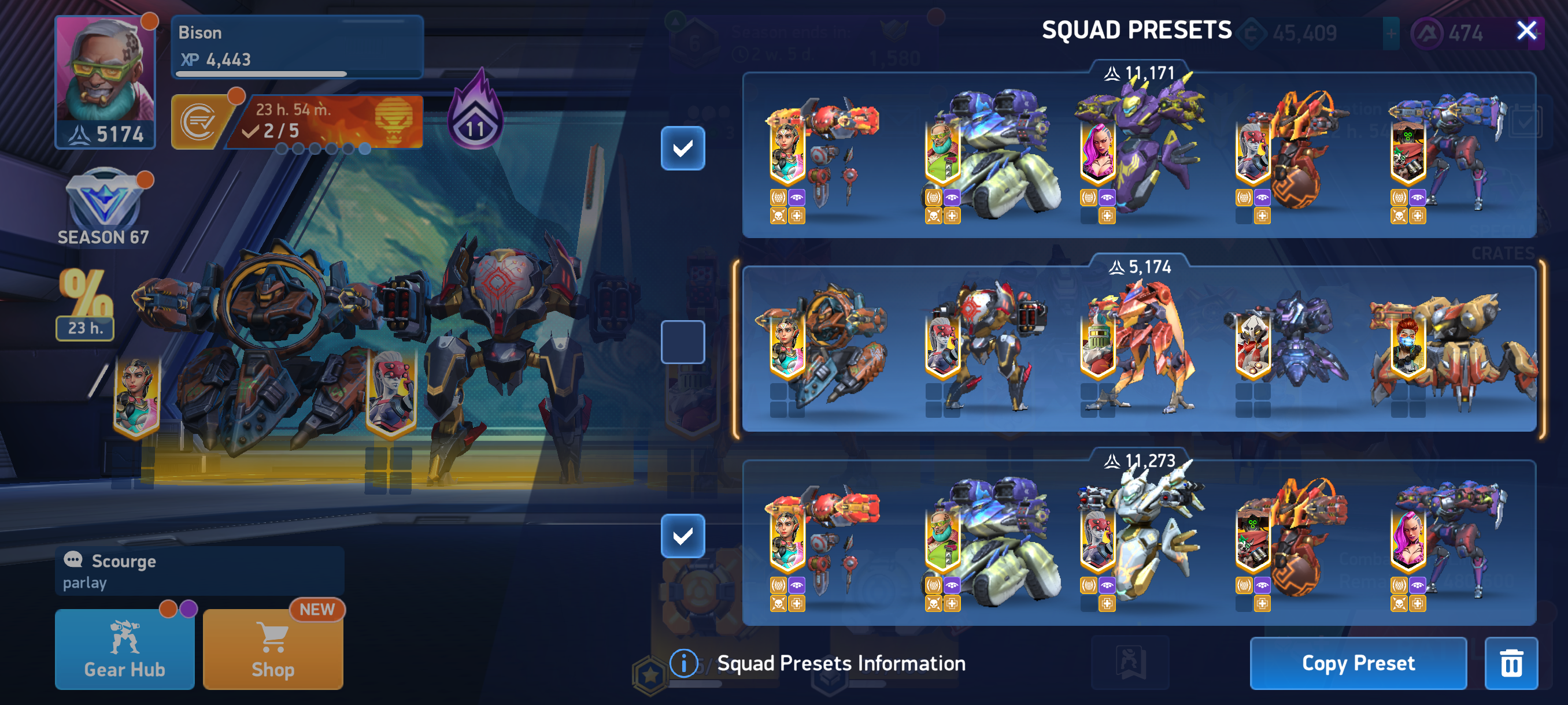Open the Season 67 badge
1568x705 pixels.
coord(103,207)
